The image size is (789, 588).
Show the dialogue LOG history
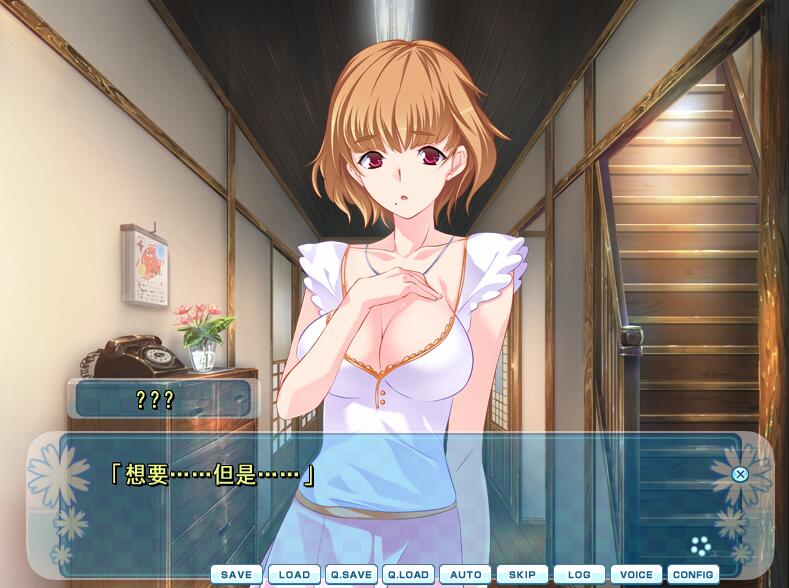(x=579, y=575)
